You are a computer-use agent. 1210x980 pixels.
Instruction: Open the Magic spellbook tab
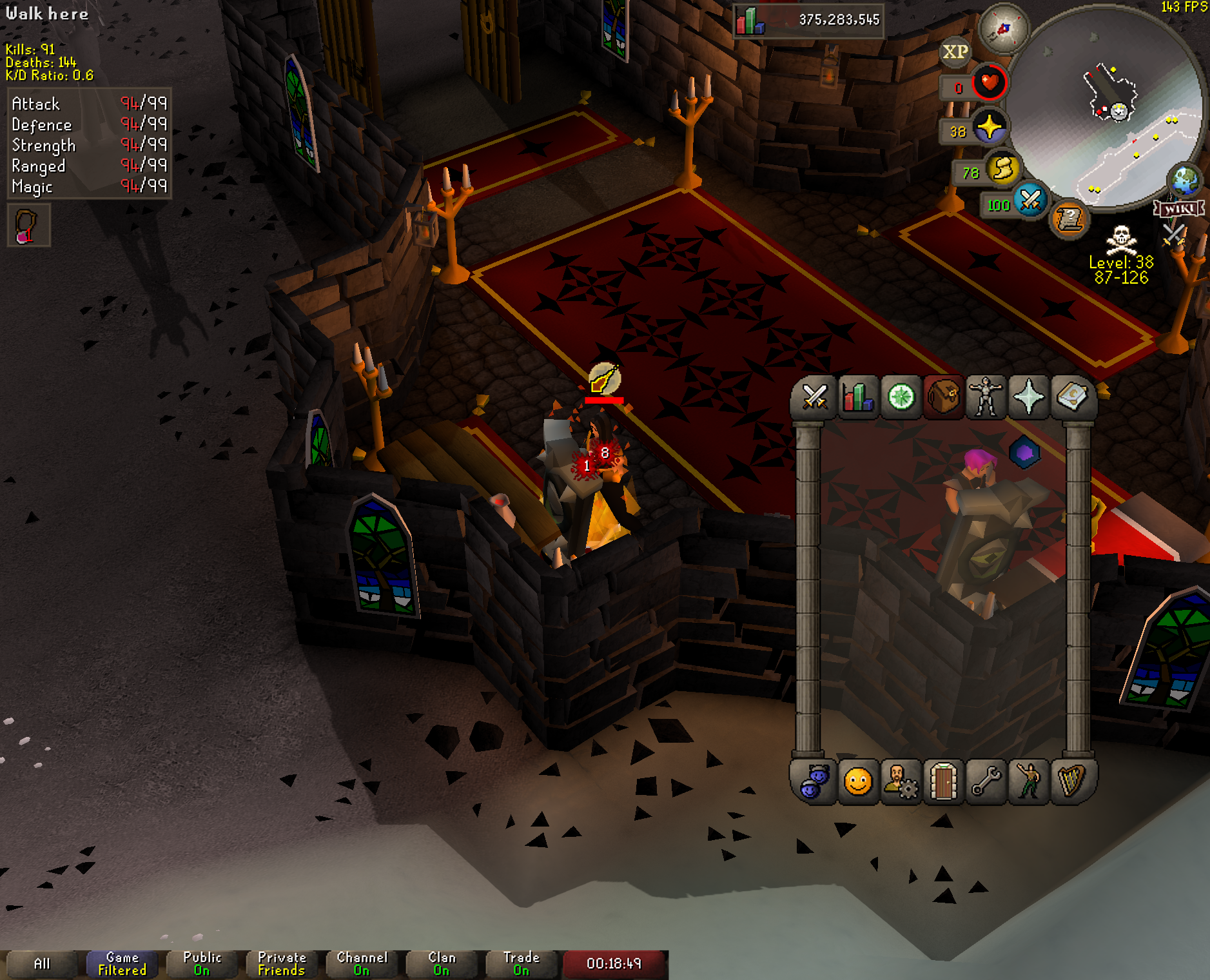pos(1072,397)
